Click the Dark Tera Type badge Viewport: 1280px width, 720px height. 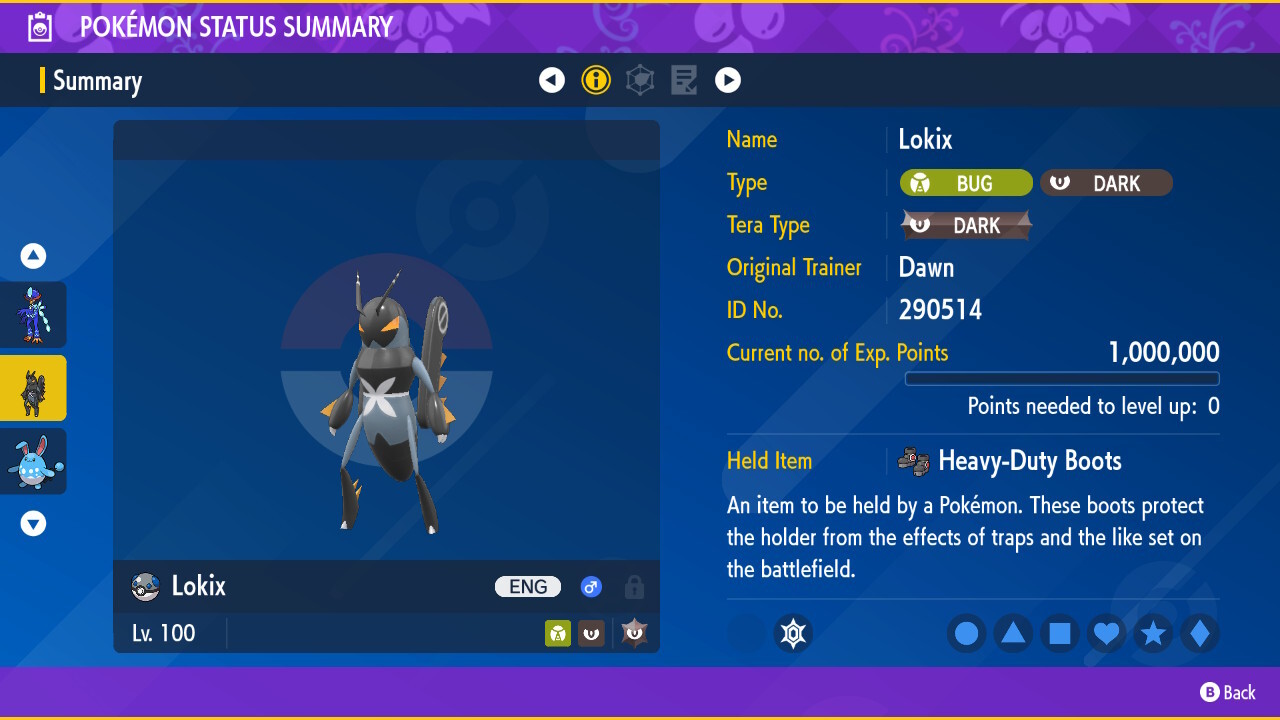(x=966, y=226)
